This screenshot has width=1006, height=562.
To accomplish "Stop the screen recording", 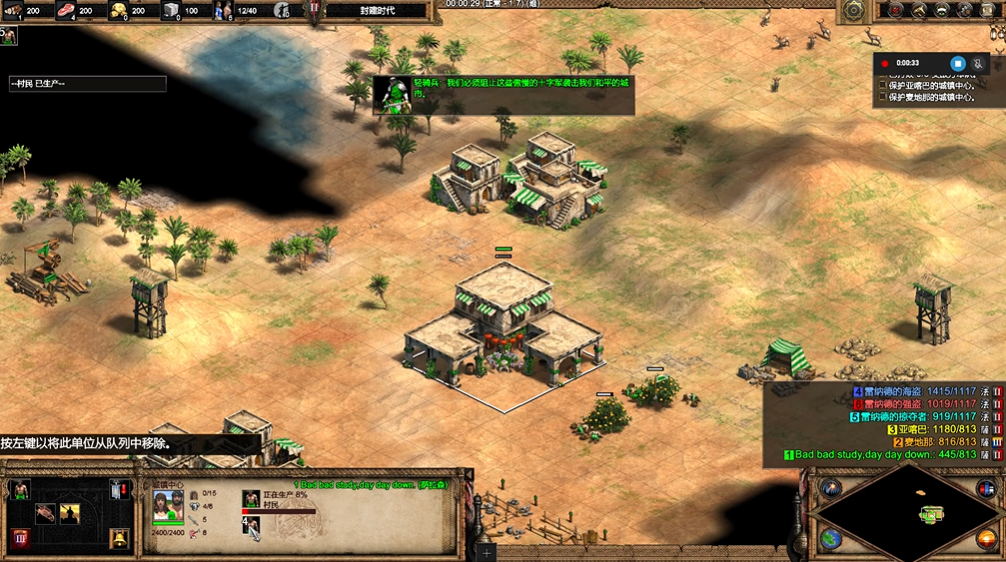I will [957, 64].
